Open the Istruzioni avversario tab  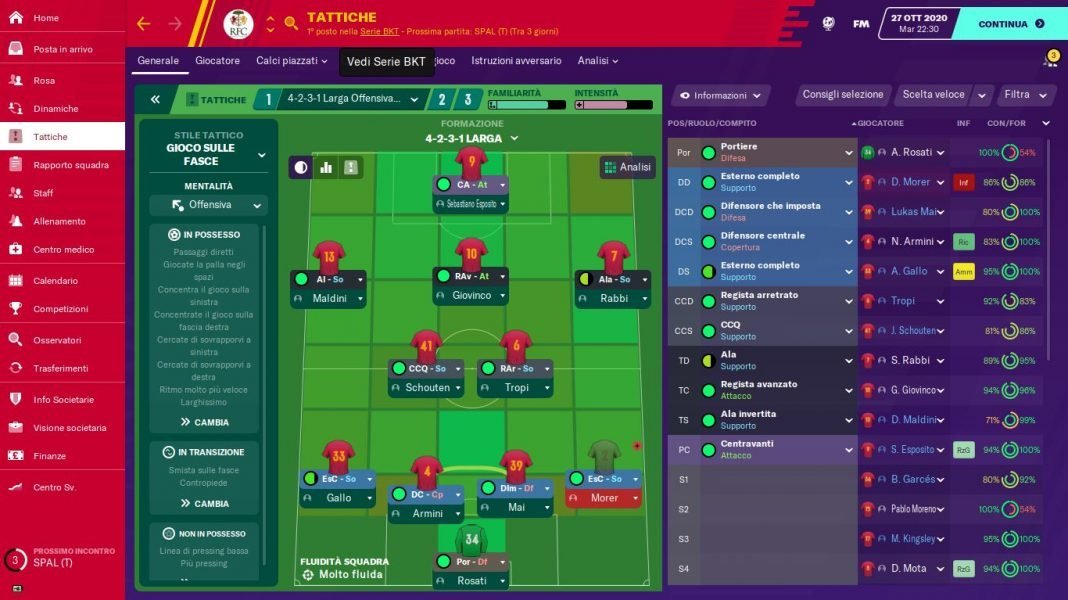516,61
